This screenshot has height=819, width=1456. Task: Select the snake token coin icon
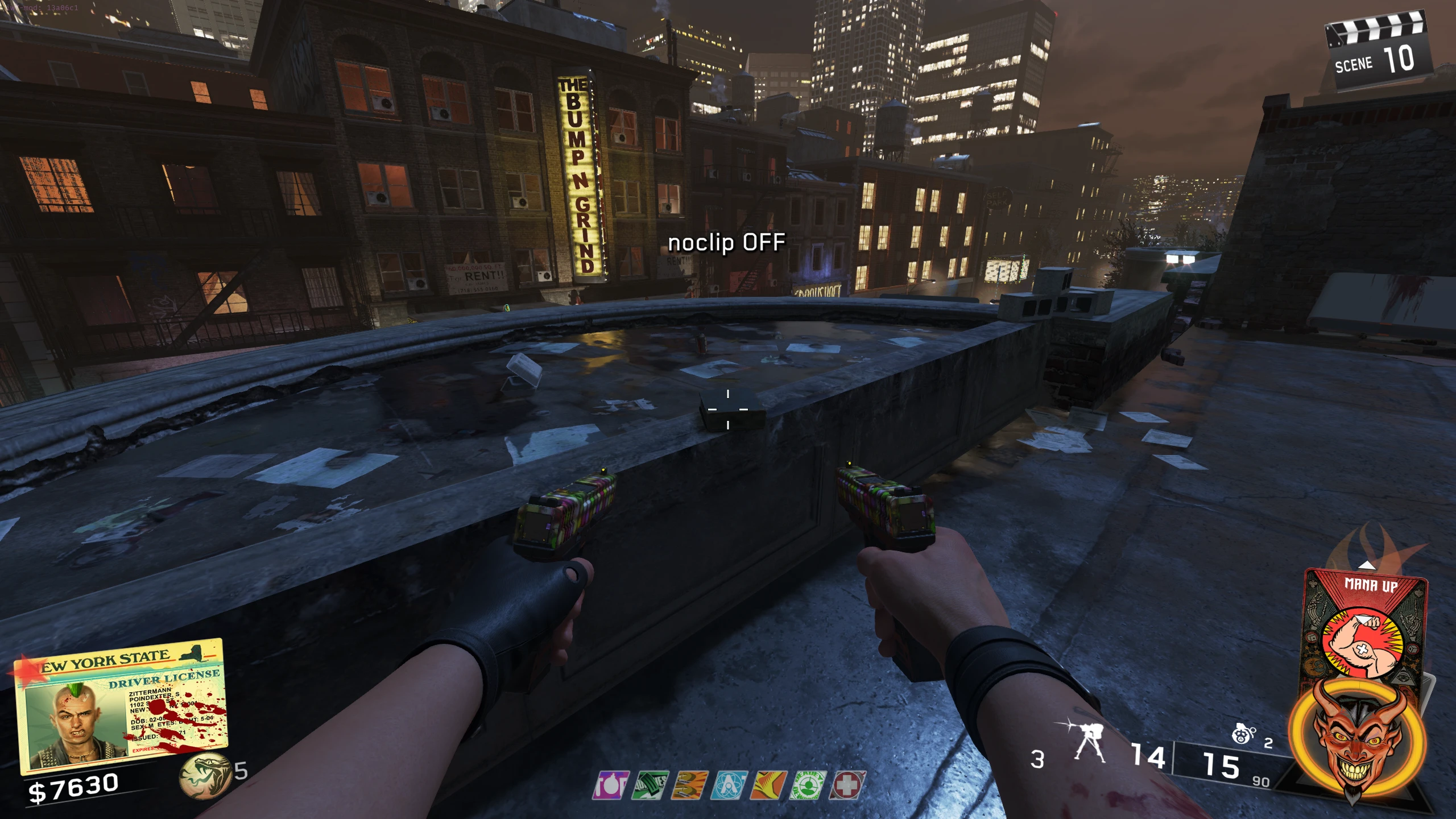click(204, 775)
